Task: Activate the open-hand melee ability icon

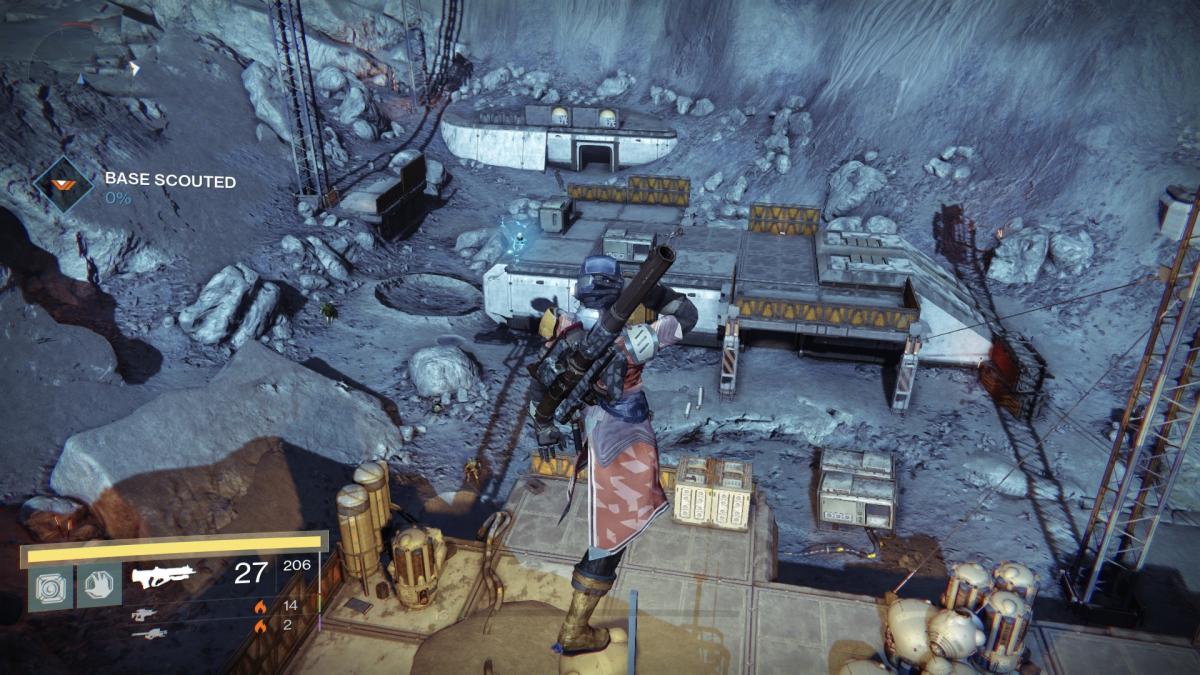Action: point(99,584)
